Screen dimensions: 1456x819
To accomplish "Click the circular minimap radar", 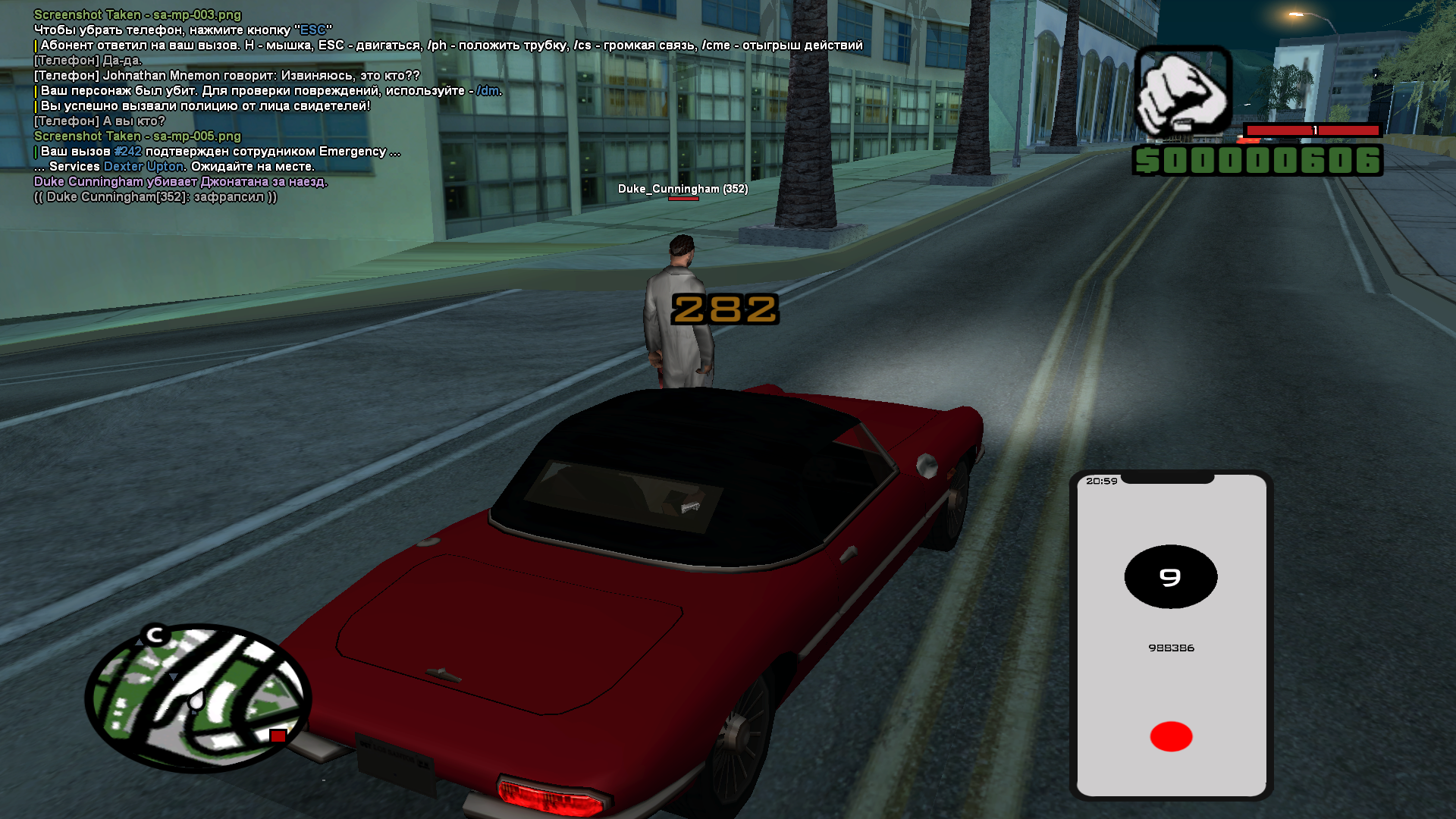I will [198, 698].
